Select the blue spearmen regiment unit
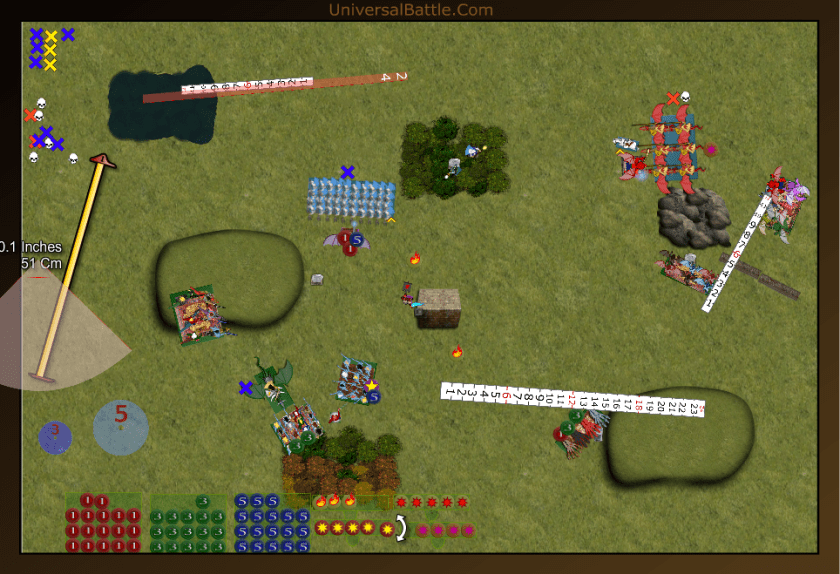The width and height of the screenshot is (840, 574). pyautogui.click(x=351, y=197)
